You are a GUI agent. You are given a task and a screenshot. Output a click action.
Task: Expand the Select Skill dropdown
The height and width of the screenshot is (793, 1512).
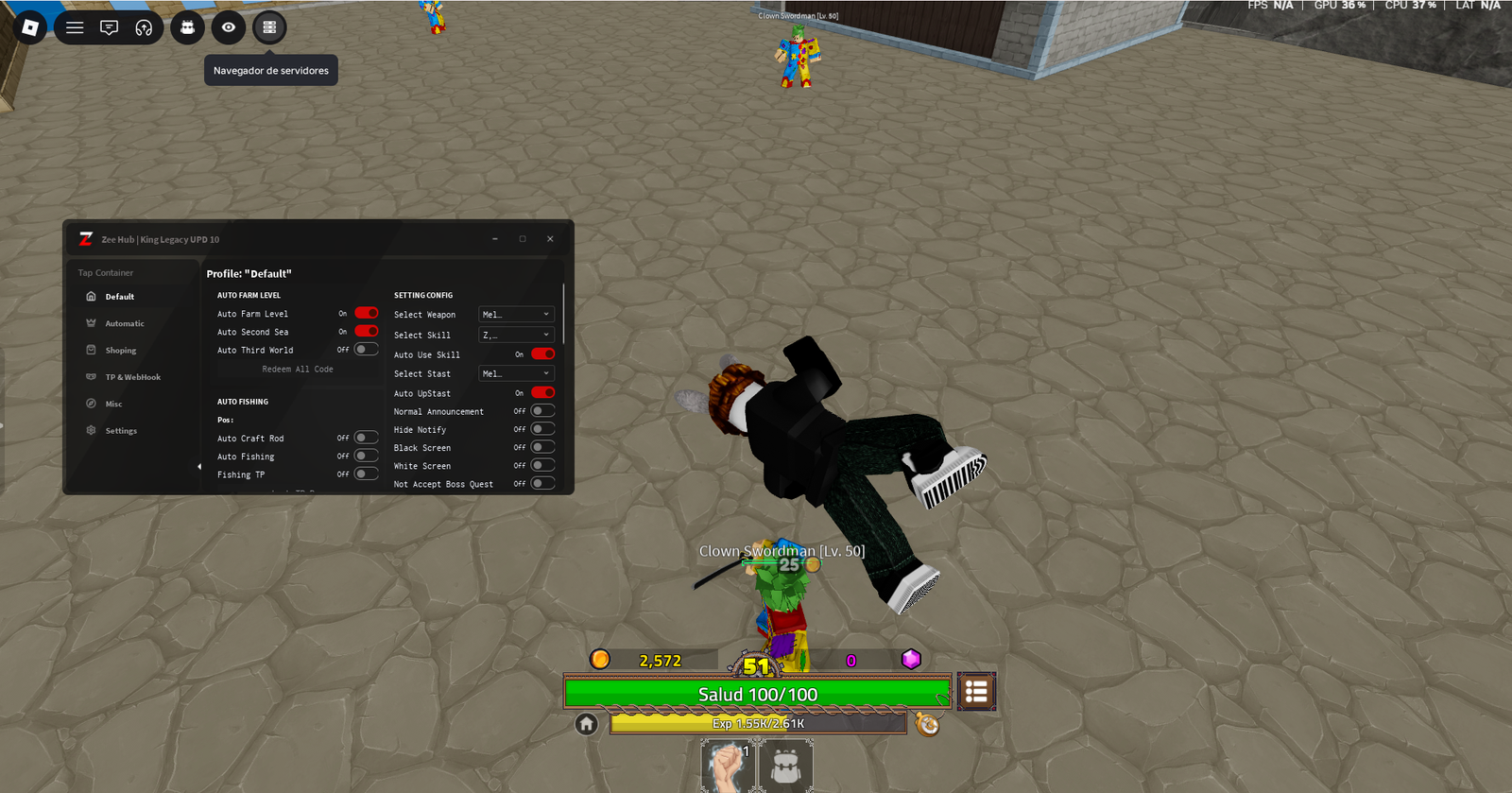[x=516, y=335]
